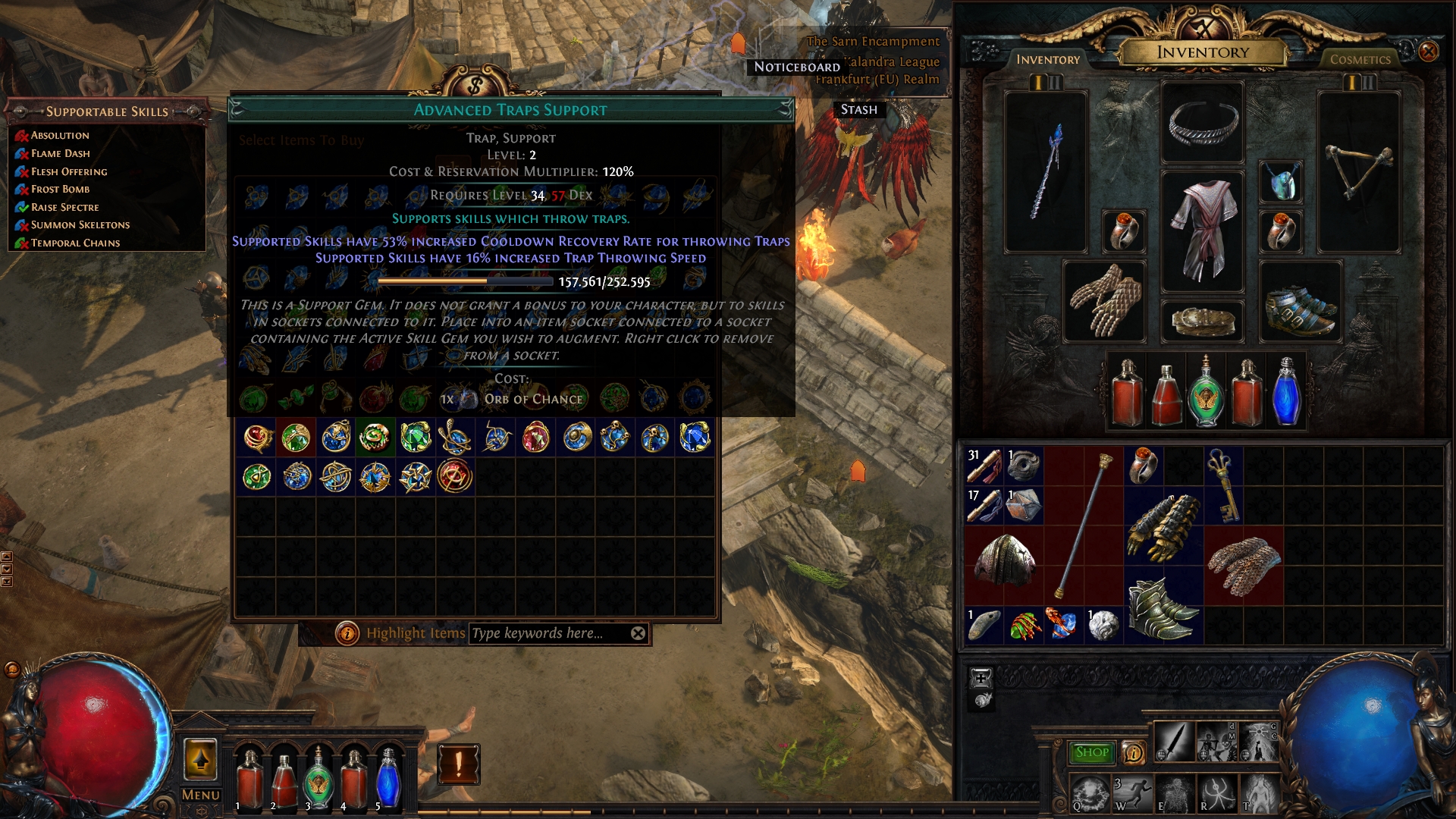Screen dimensions: 1456x819
Task: Clear the highlight keywords field
Action: [x=639, y=633]
